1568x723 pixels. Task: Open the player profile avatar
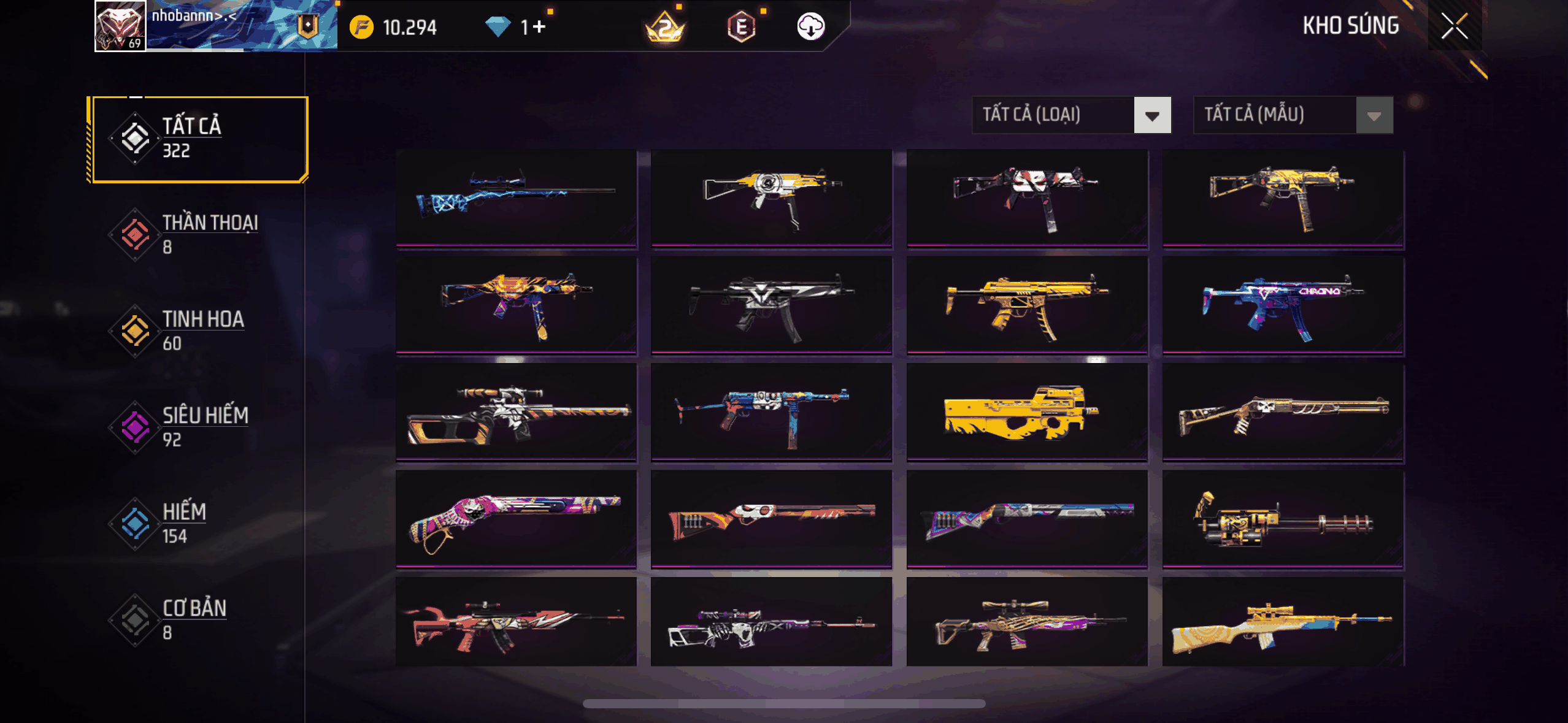tap(120, 26)
